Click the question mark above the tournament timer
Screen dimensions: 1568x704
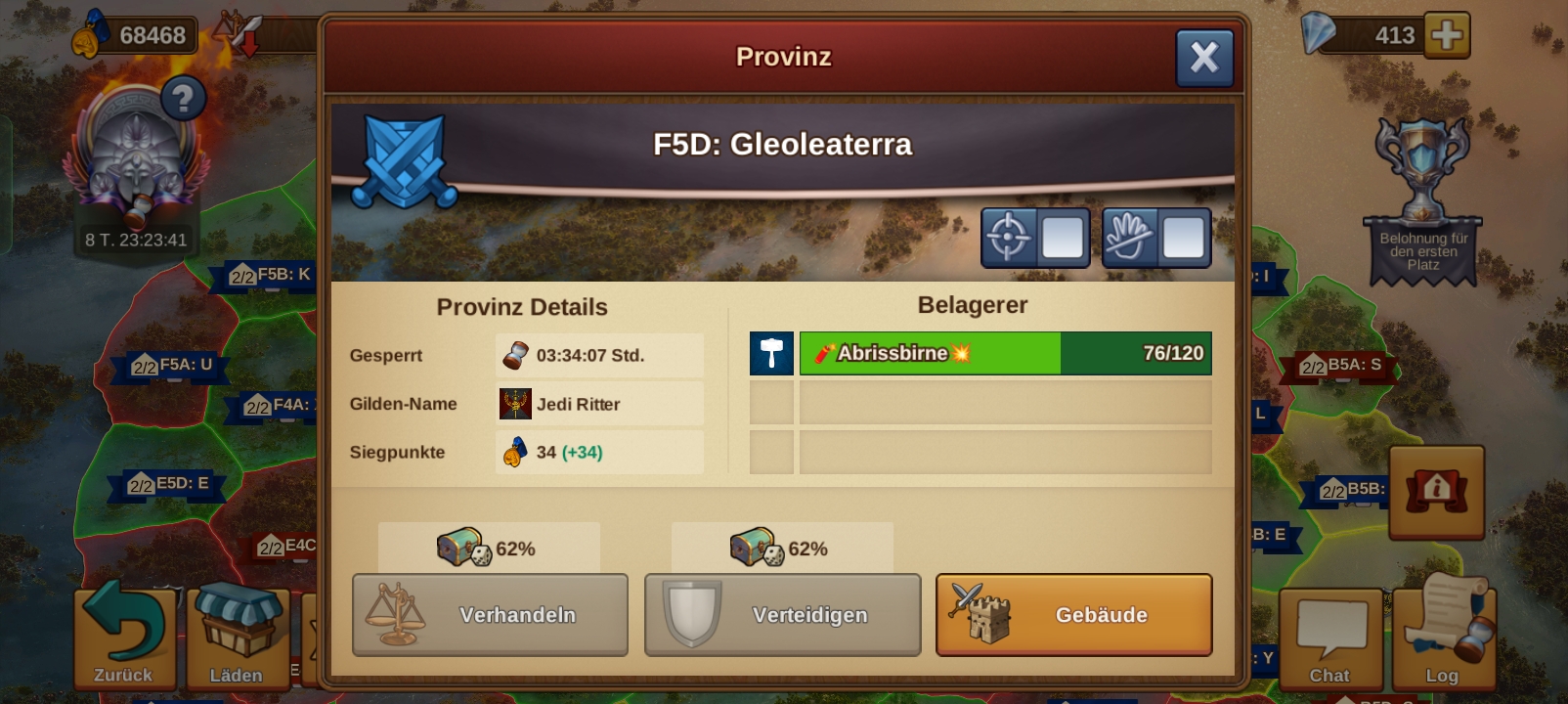[182, 96]
